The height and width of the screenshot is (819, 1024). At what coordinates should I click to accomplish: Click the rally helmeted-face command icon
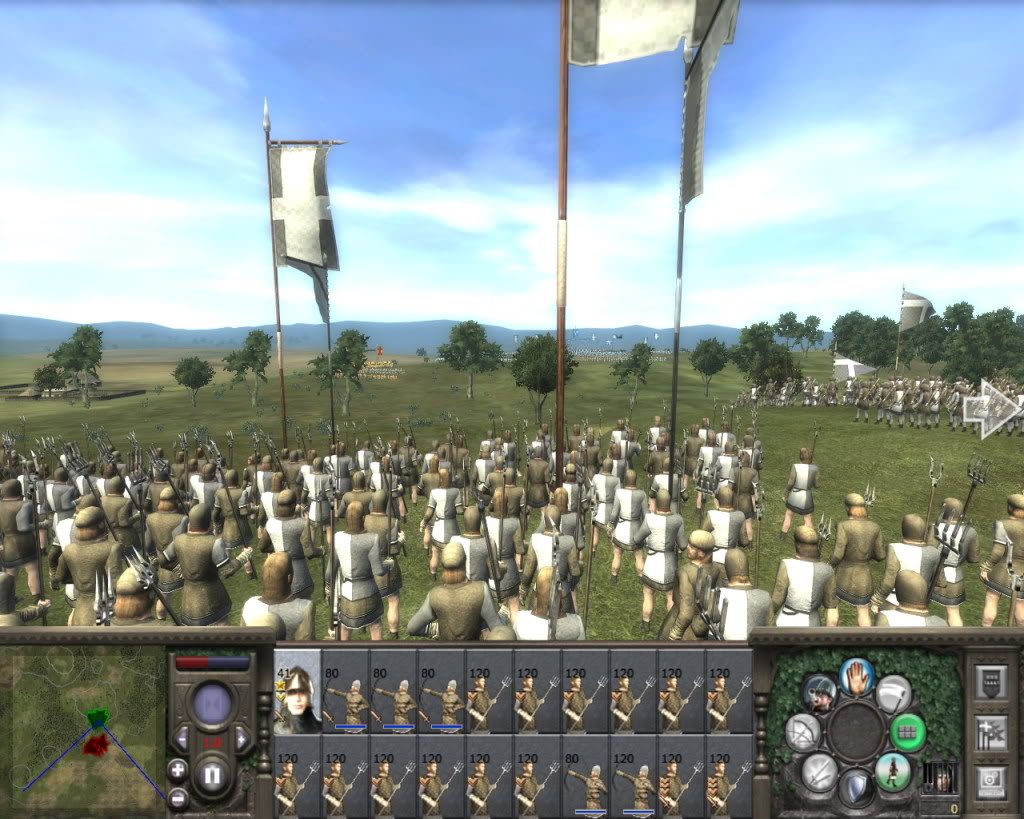coord(819,692)
